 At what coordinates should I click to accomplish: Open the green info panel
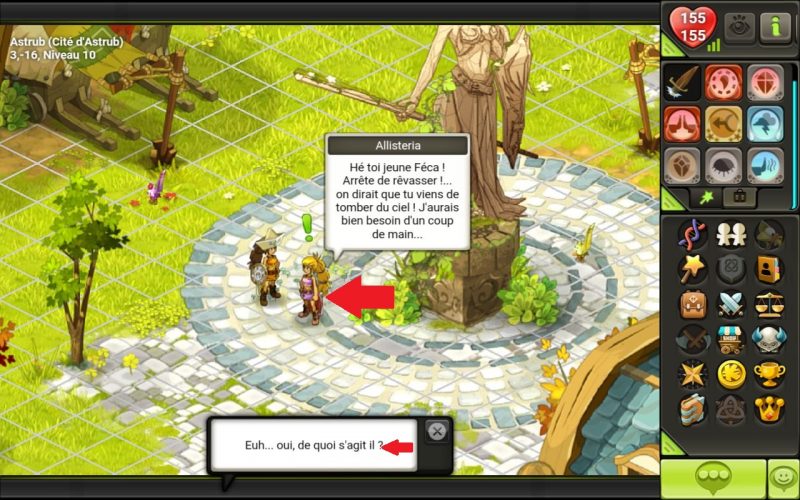click(x=775, y=25)
